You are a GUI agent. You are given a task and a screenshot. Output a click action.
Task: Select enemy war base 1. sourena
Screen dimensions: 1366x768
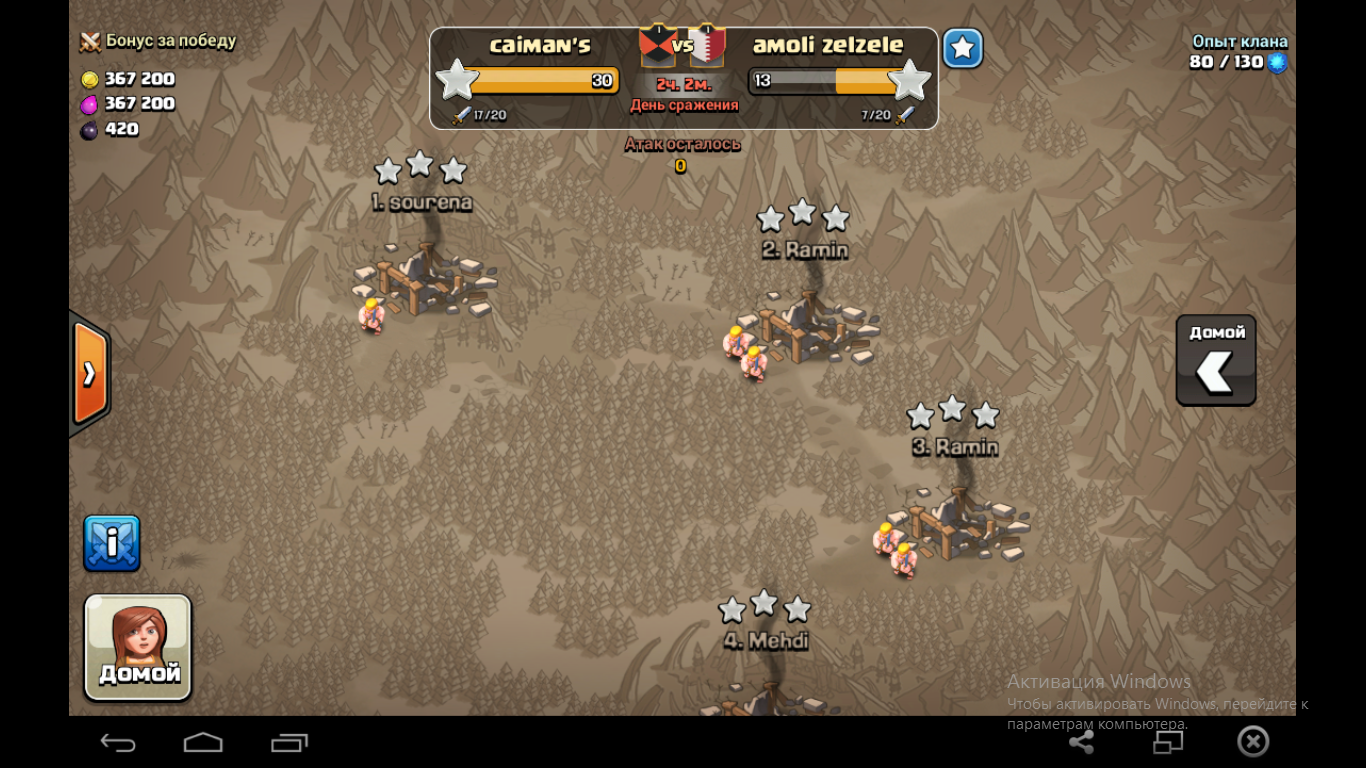[x=425, y=280]
